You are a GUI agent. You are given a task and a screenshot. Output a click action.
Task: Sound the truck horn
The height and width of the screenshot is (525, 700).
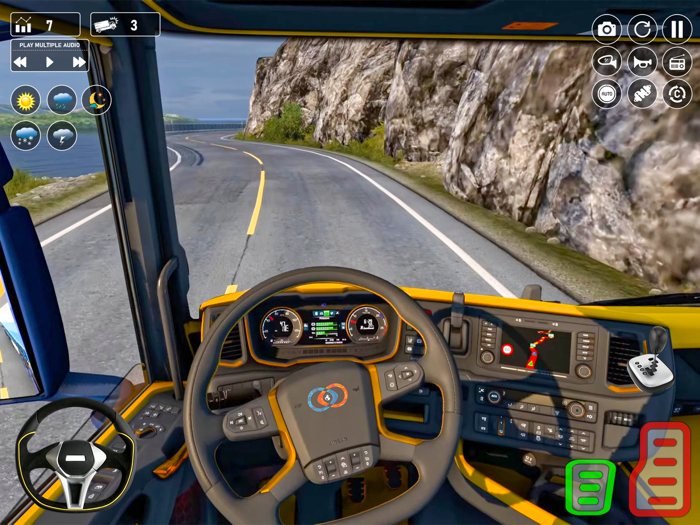pos(642,62)
